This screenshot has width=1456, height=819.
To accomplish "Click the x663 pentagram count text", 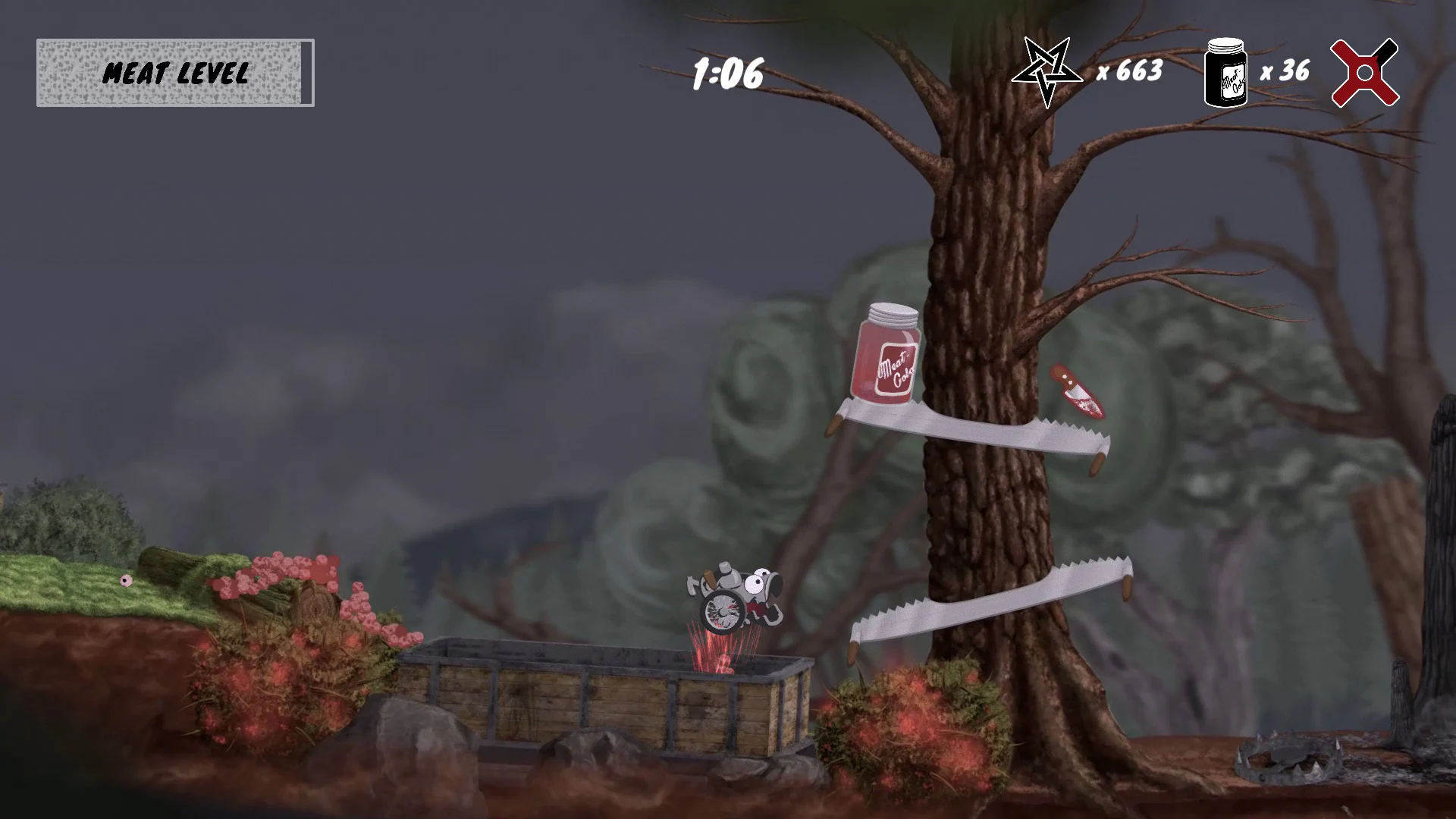I will click(1129, 72).
